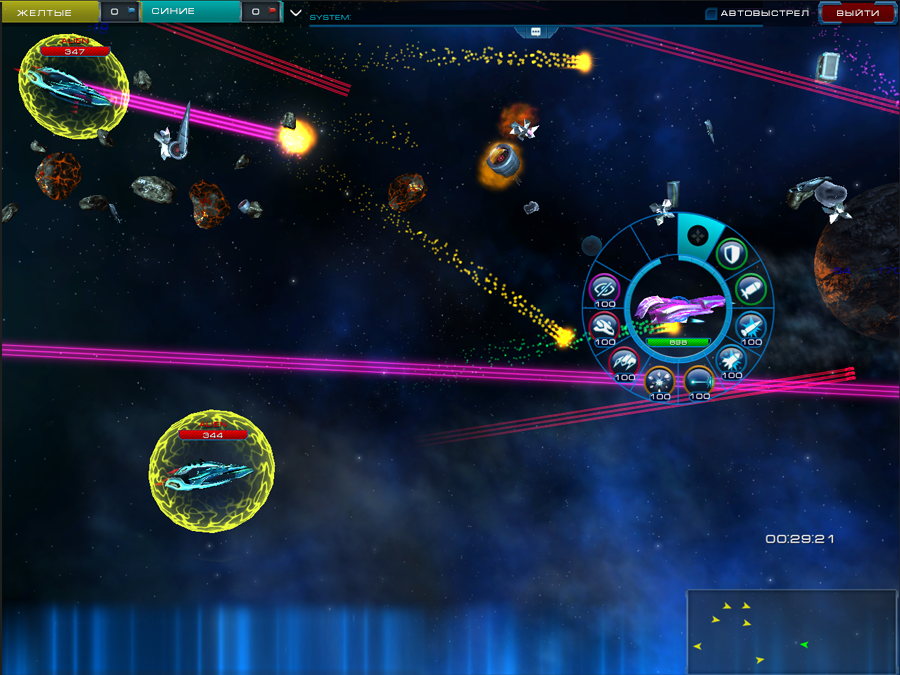Image resolution: width=900 pixels, height=675 pixels.
Task: Use the shard burst ability
Action: pyautogui.click(x=659, y=380)
